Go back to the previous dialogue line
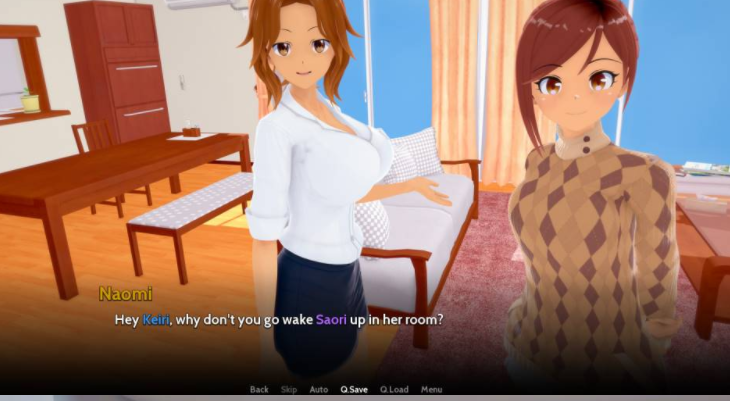730x401 pixels. point(259,389)
